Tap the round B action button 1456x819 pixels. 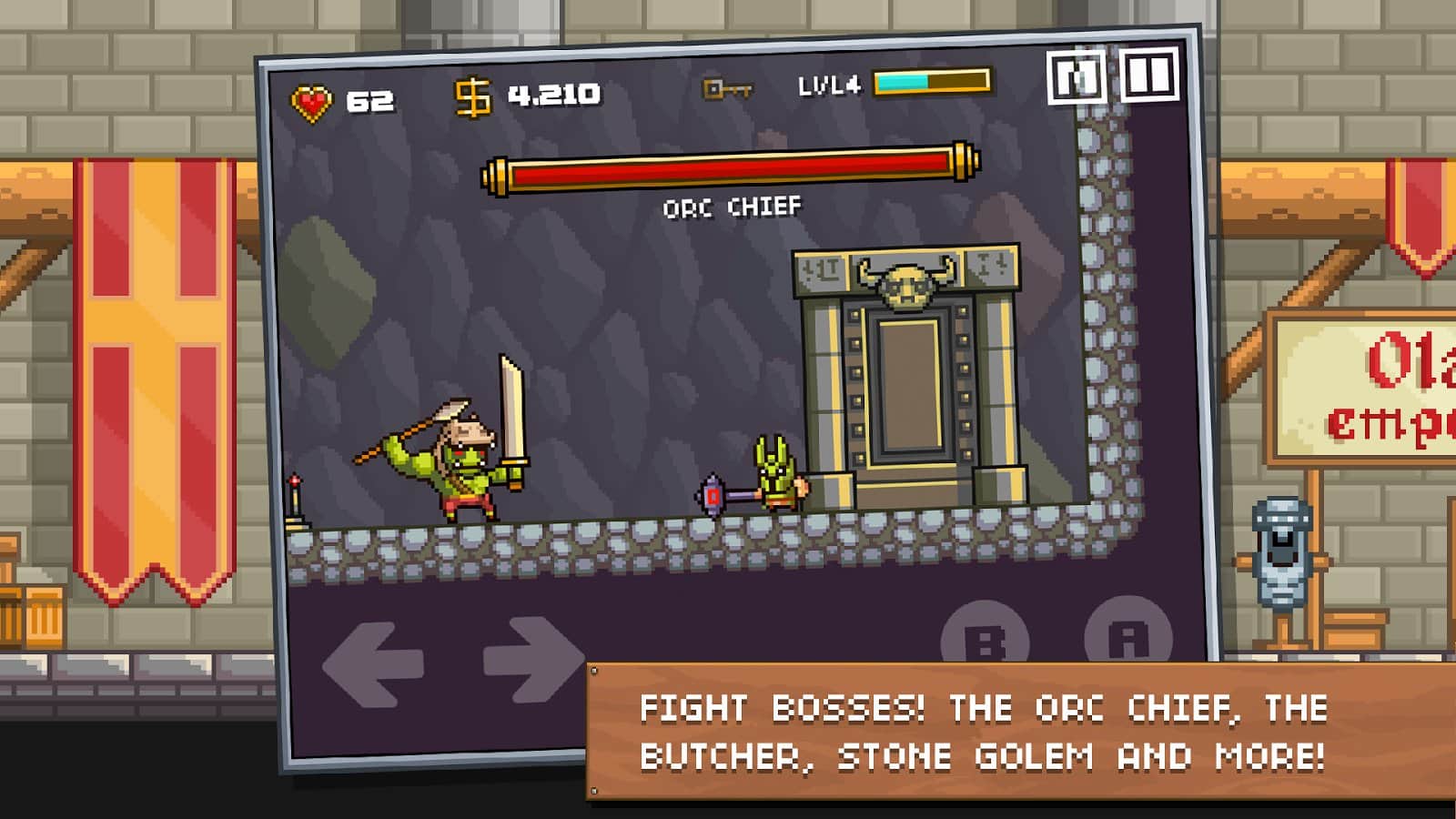[985, 637]
